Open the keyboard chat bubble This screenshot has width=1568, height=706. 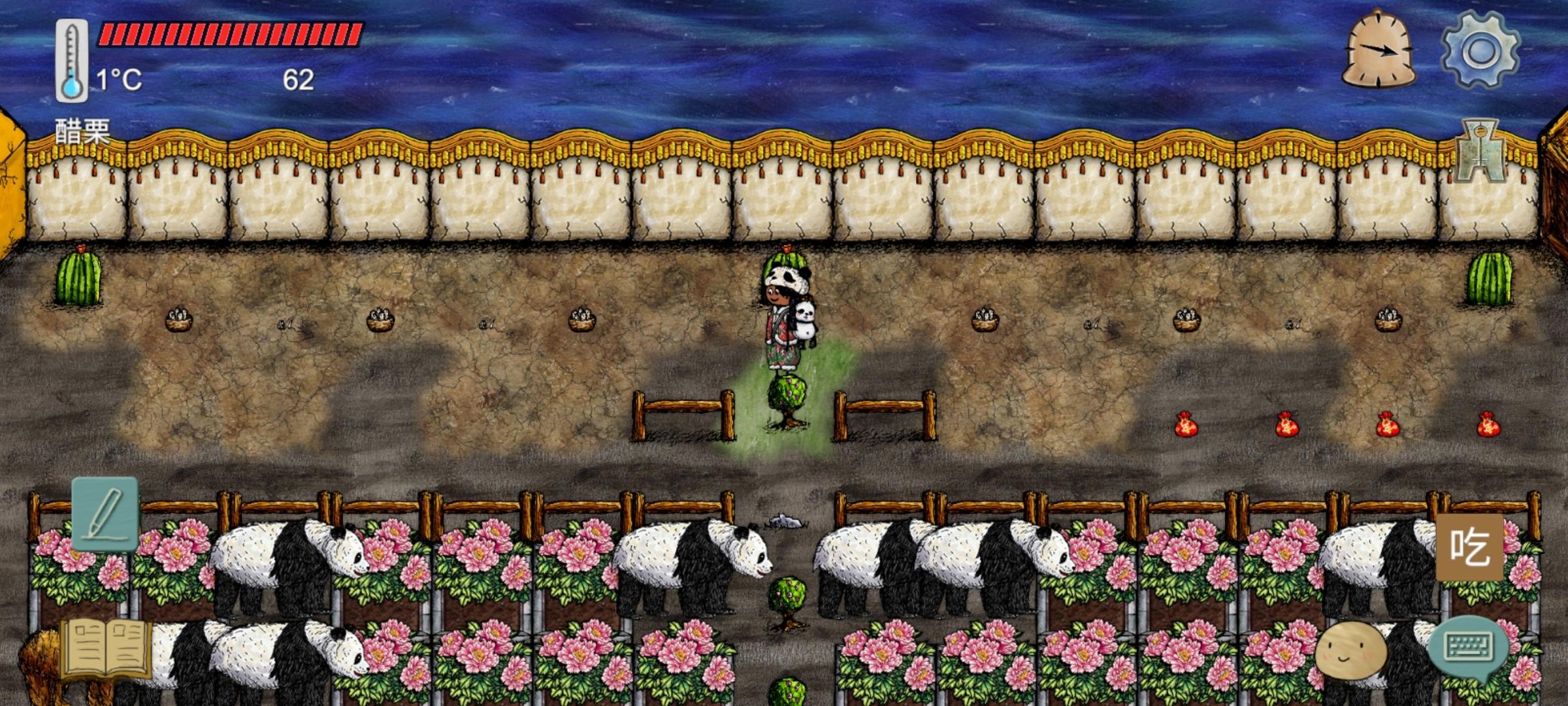point(1467,647)
